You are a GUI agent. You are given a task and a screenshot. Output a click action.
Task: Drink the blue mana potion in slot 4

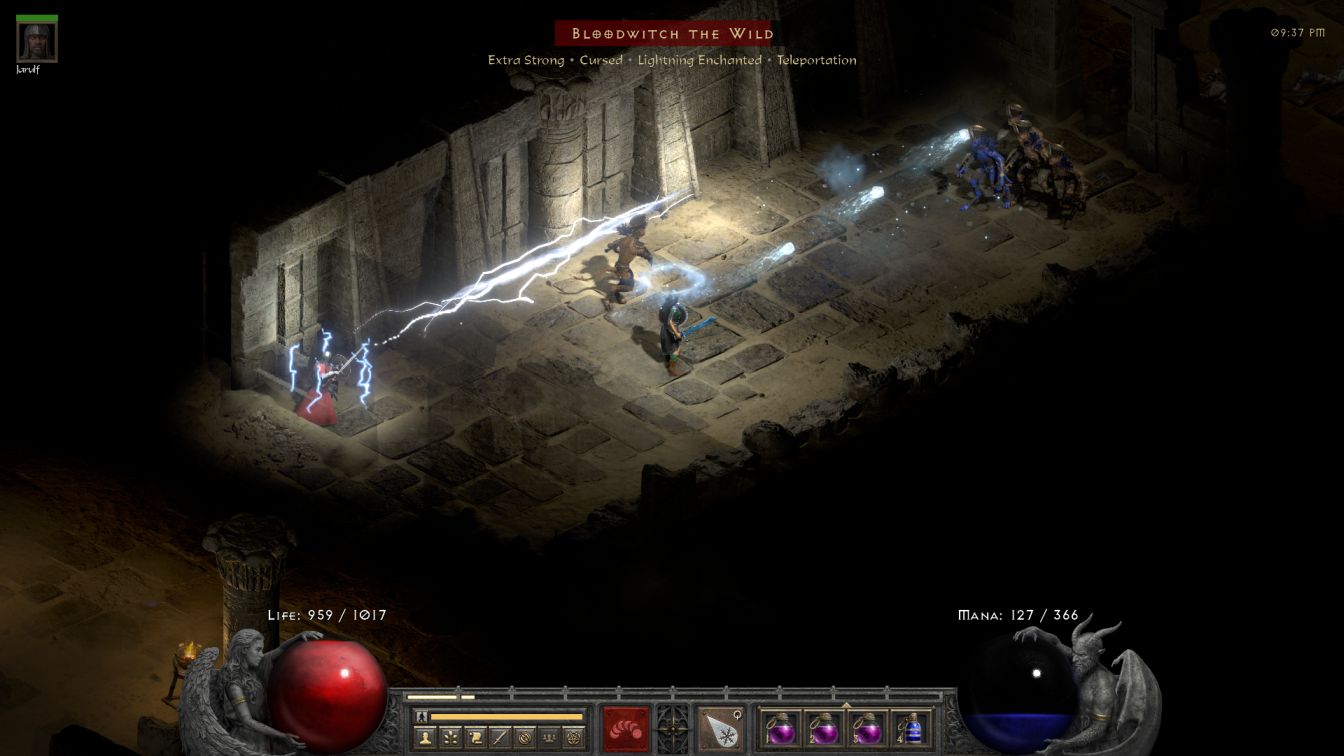coord(910,728)
